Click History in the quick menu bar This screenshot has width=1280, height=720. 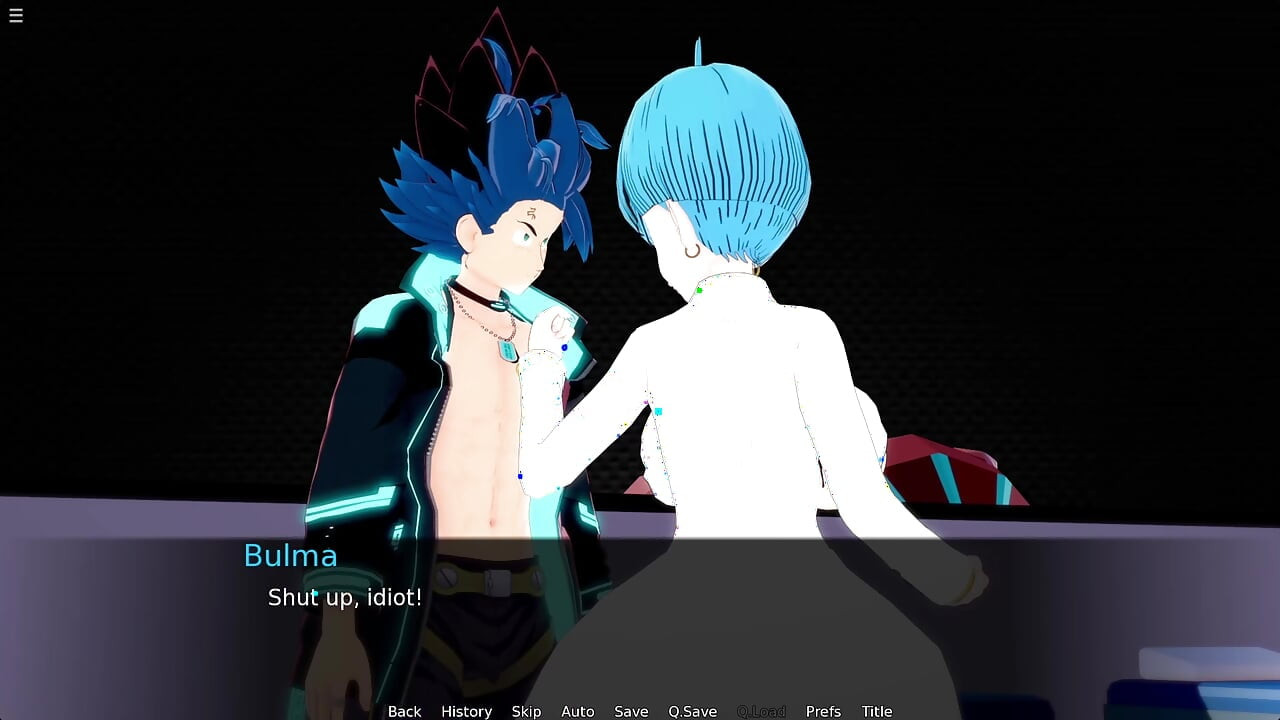[466, 711]
